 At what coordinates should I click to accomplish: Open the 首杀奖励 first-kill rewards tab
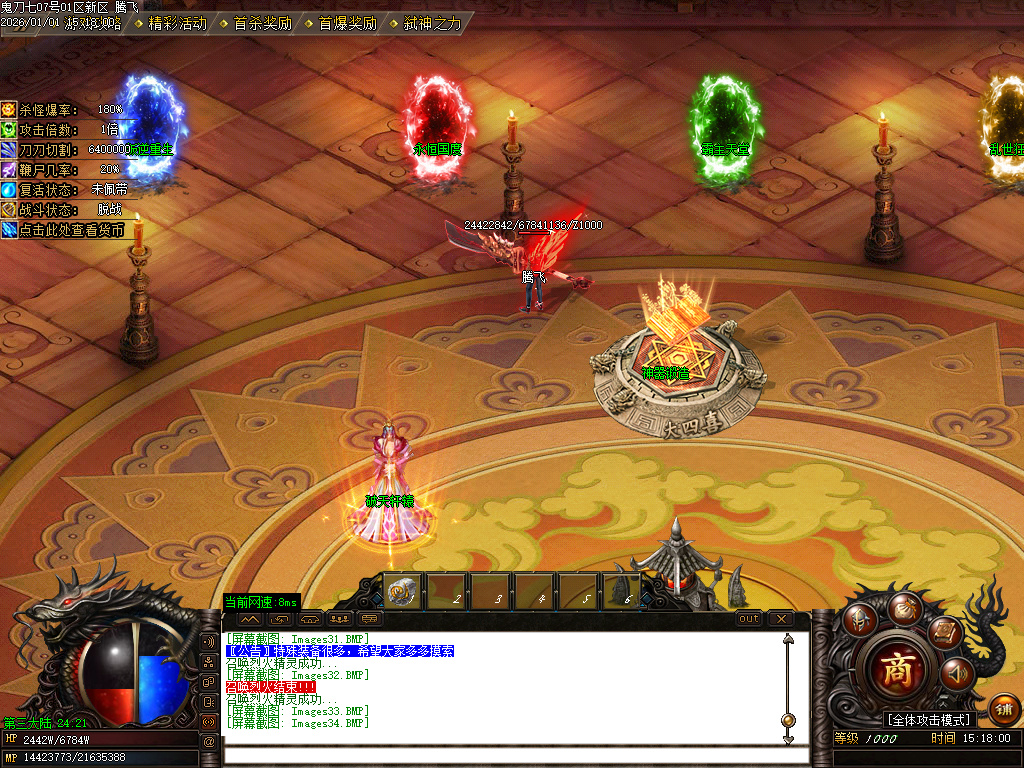tap(262, 23)
